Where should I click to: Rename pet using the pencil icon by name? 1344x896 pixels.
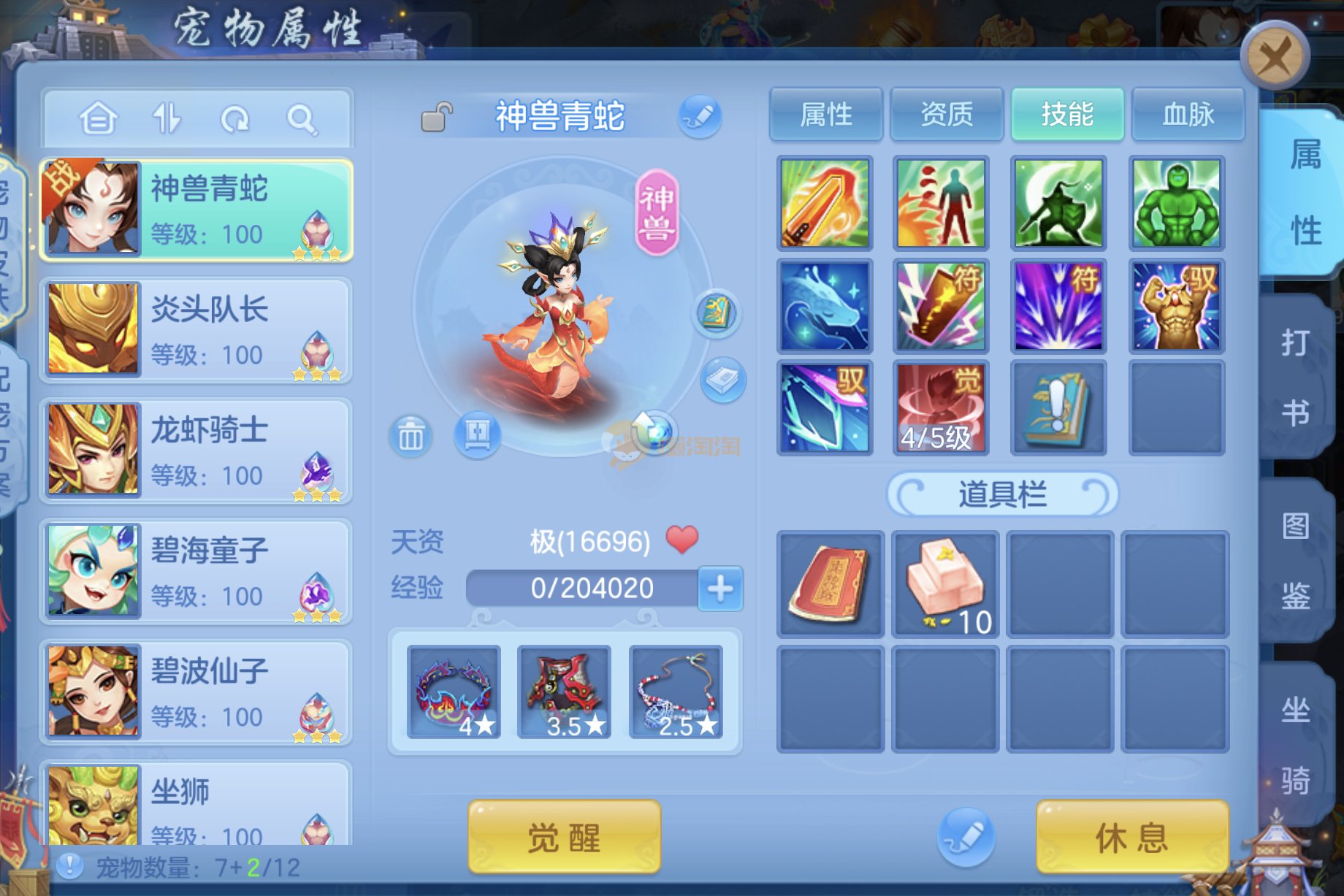(700, 117)
